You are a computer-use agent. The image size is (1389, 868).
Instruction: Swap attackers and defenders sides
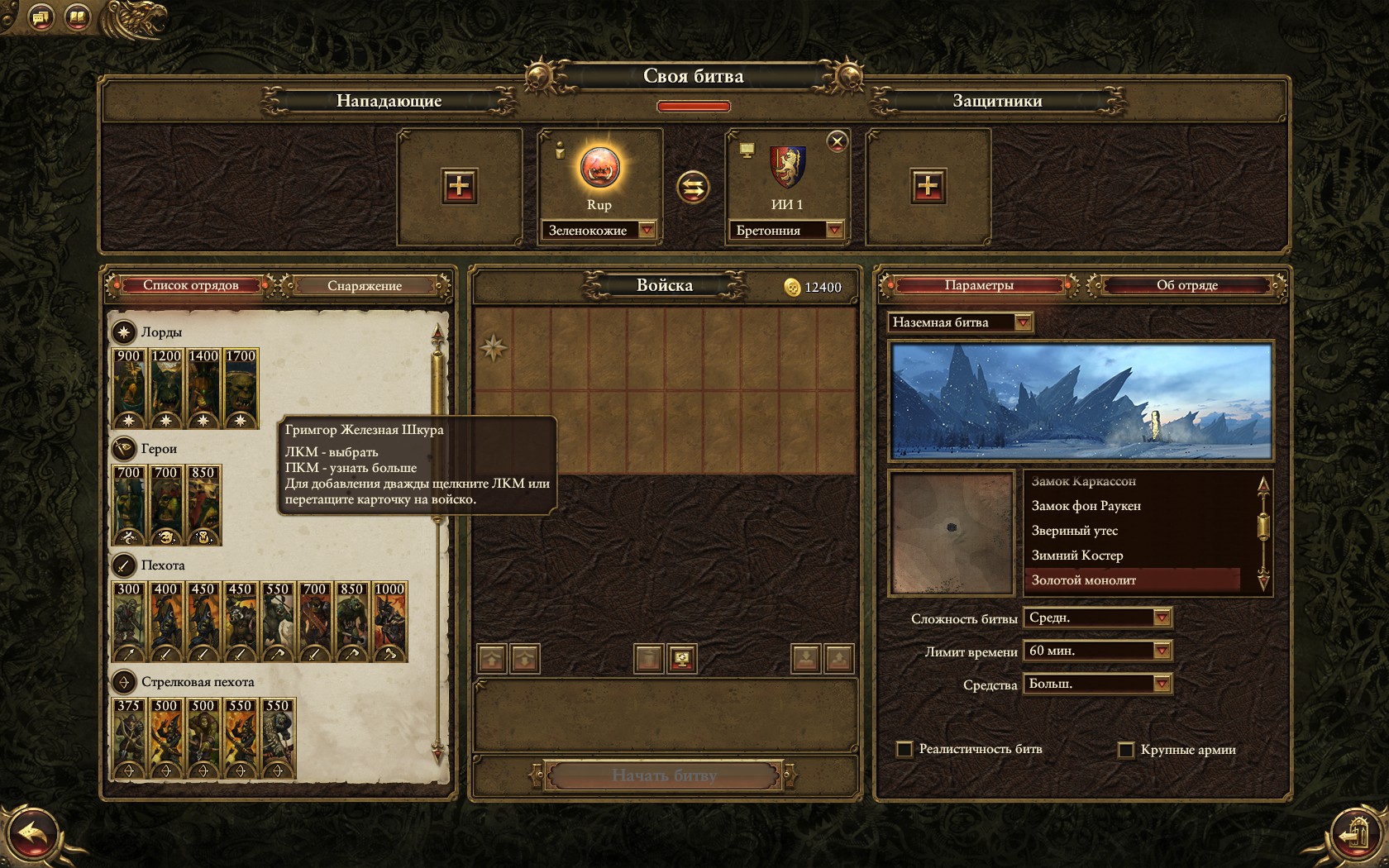pyautogui.click(x=693, y=188)
